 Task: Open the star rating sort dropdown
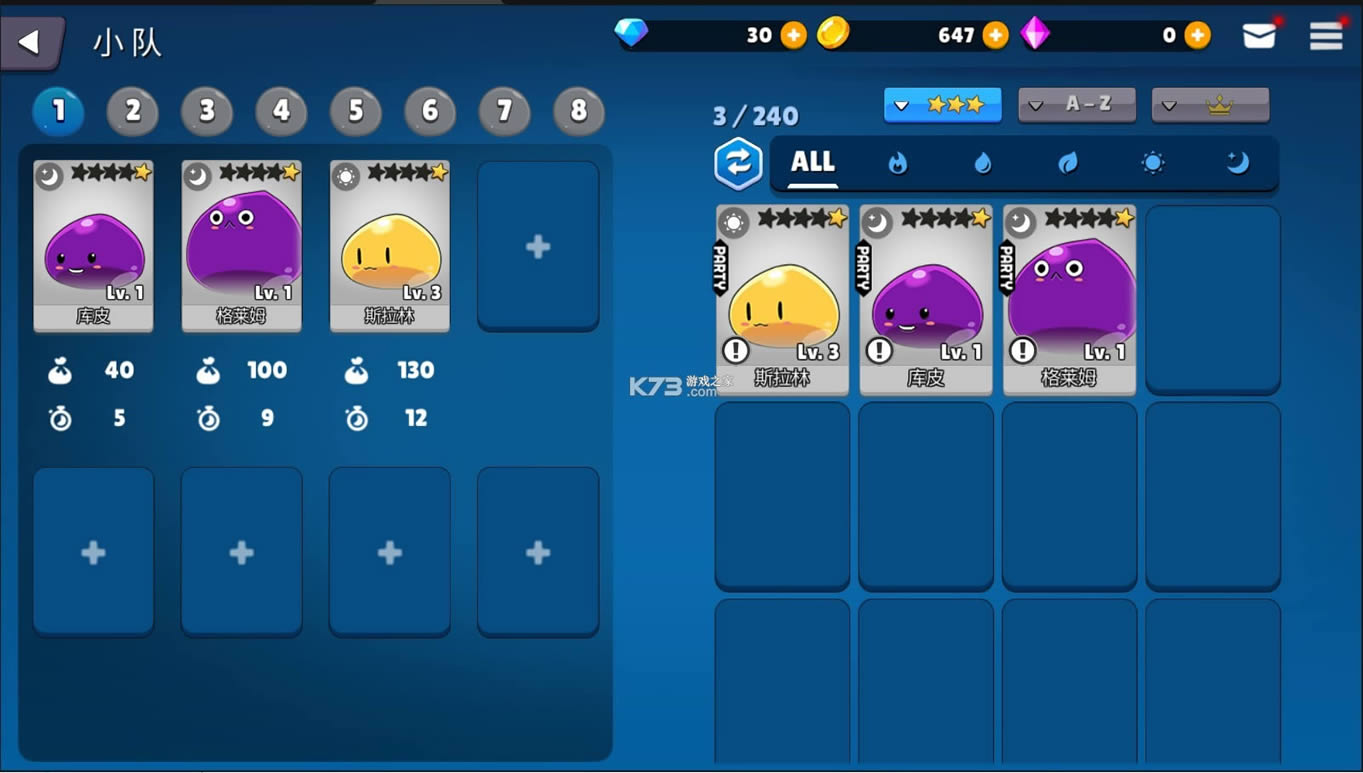942,104
